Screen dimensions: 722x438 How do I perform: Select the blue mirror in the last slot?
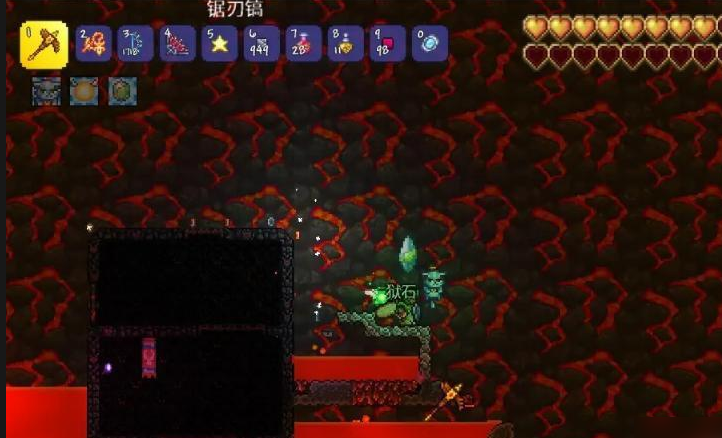[430, 44]
